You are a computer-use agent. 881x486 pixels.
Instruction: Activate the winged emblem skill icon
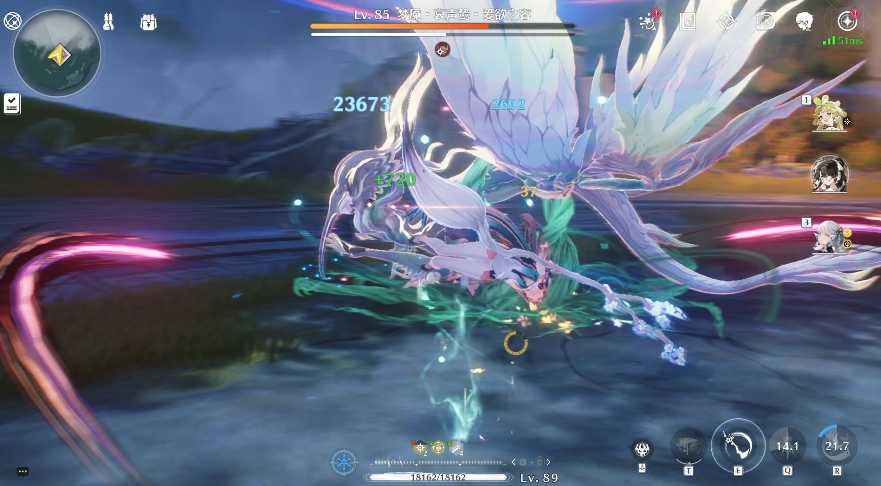click(642, 449)
